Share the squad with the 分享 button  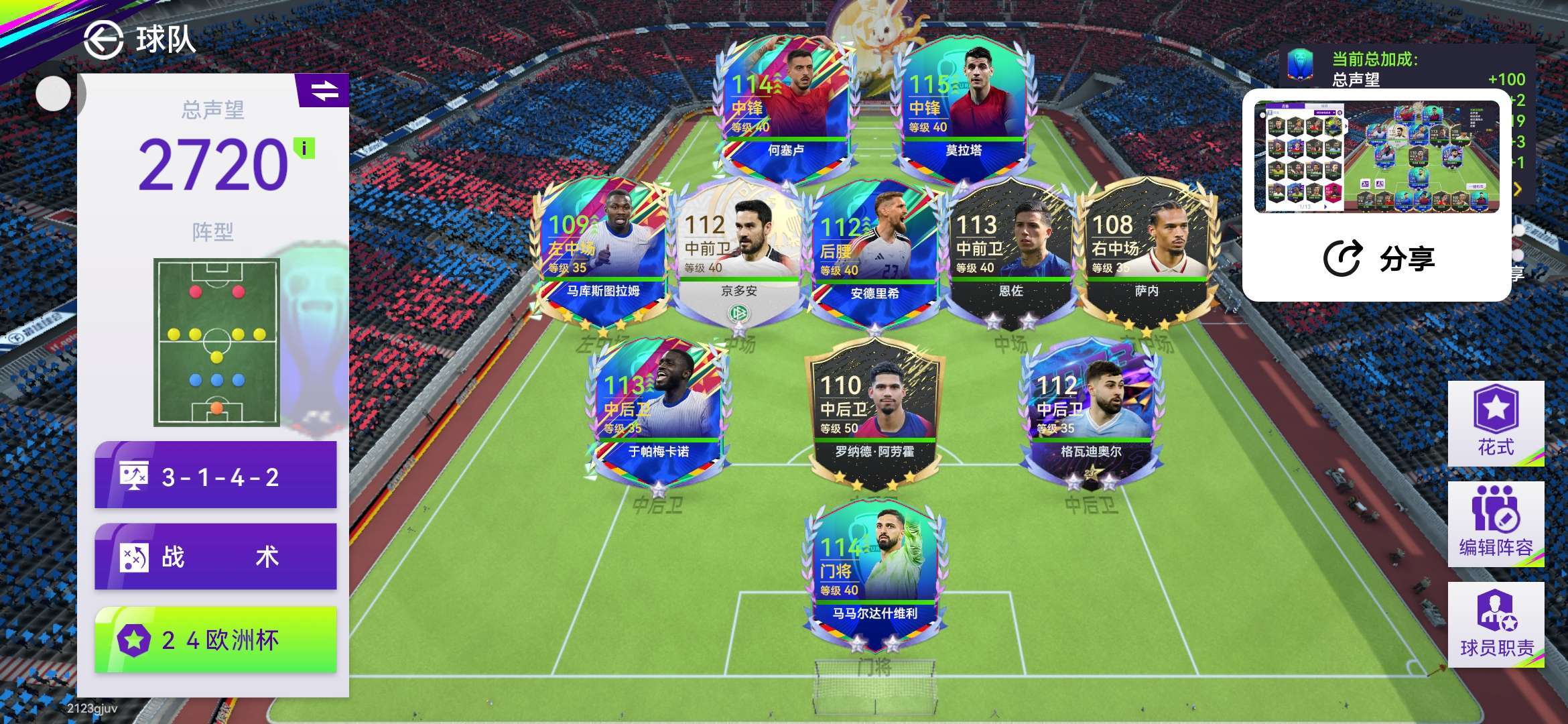pyautogui.click(x=1379, y=258)
